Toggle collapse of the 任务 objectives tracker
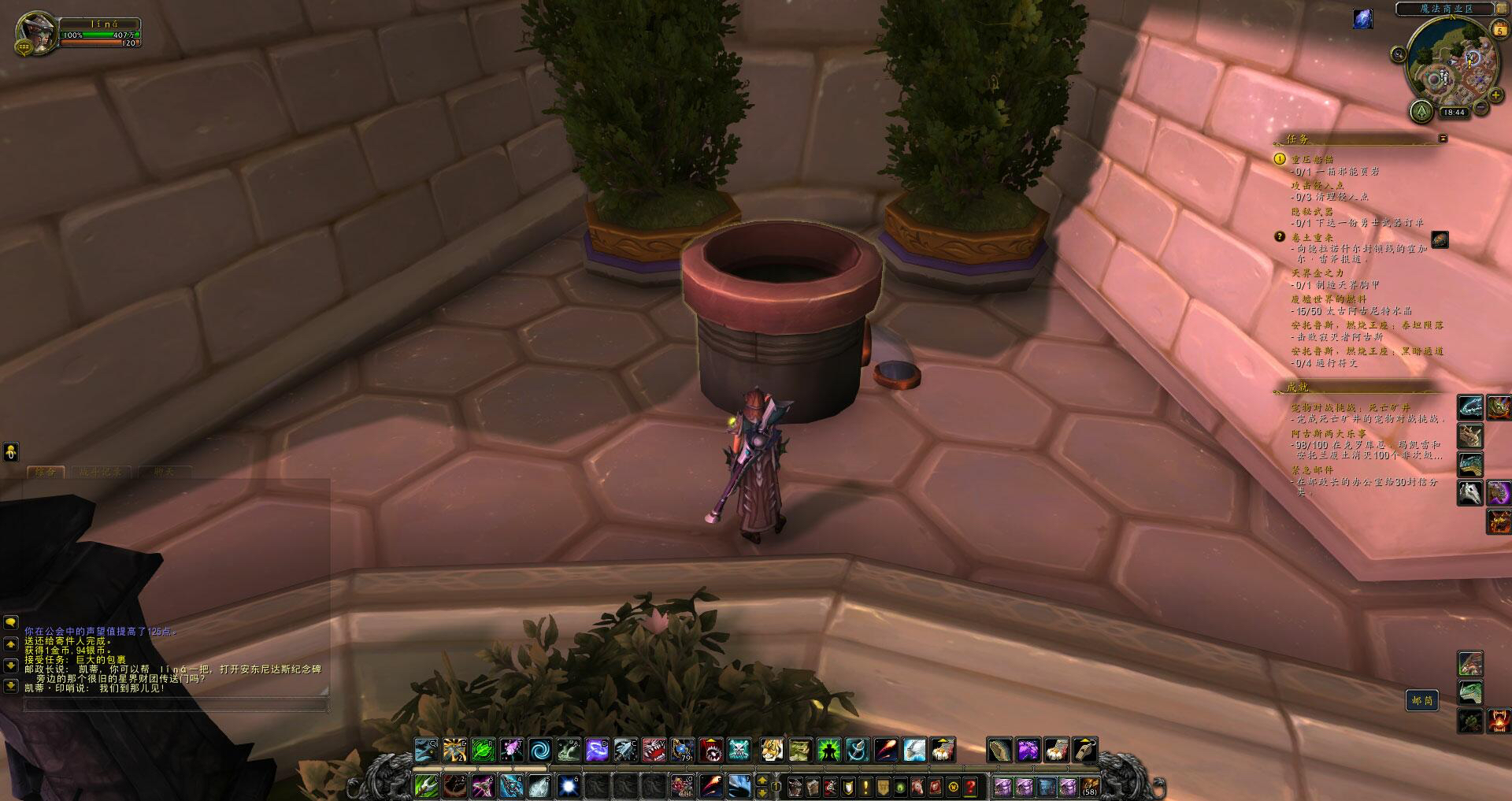 [x=1443, y=136]
